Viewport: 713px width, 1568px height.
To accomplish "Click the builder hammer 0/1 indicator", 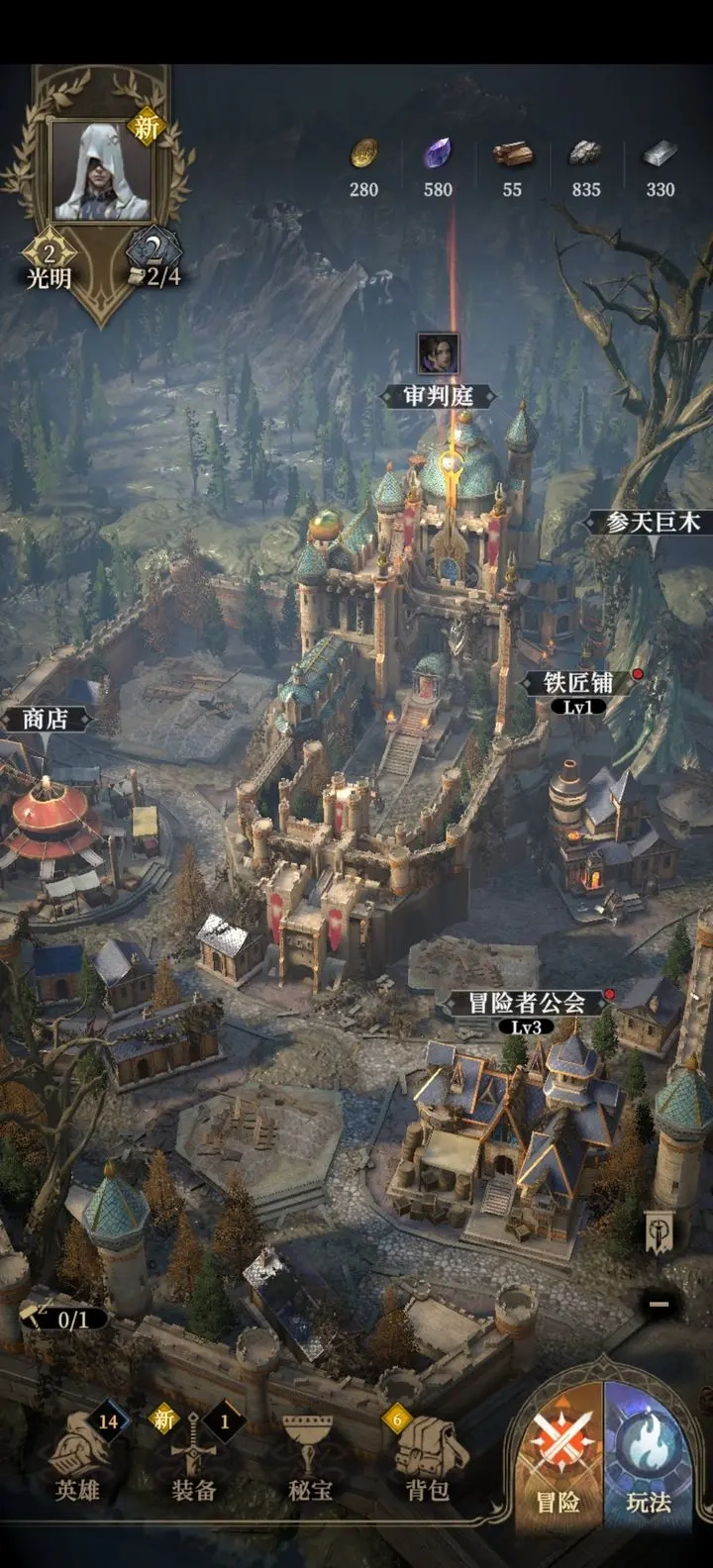I will click(61, 1319).
